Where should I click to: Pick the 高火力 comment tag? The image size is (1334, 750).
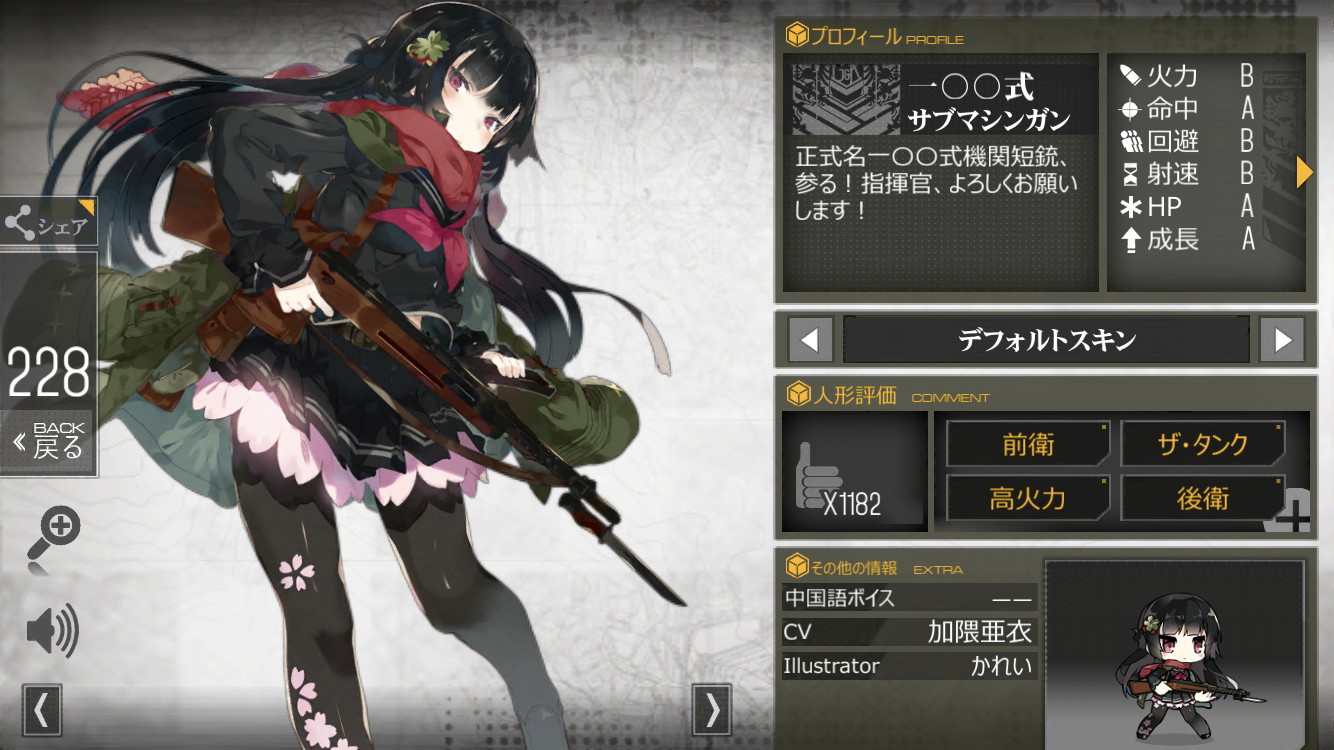(1028, 498)
